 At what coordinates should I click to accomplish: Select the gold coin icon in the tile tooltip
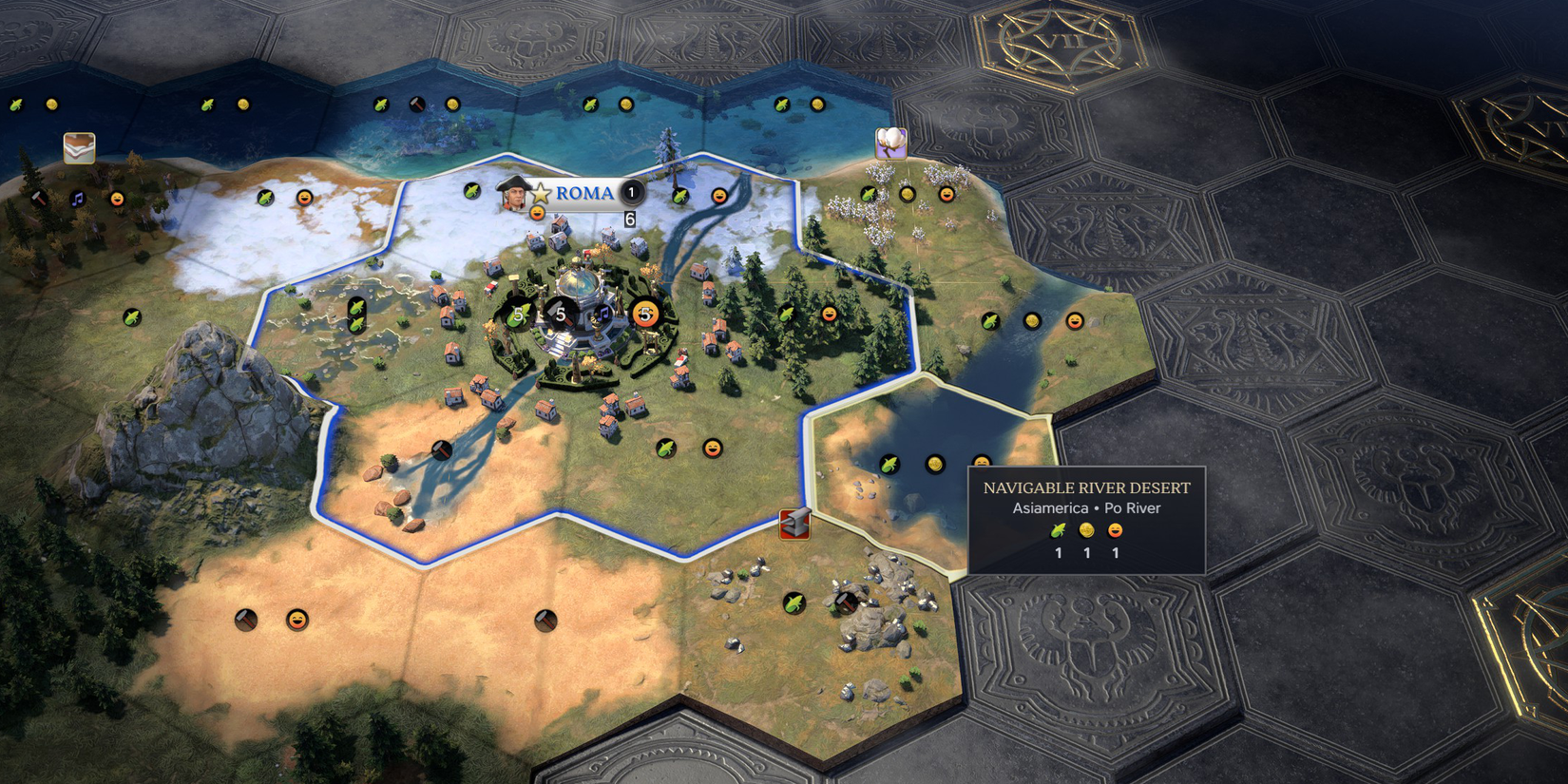1086,530
